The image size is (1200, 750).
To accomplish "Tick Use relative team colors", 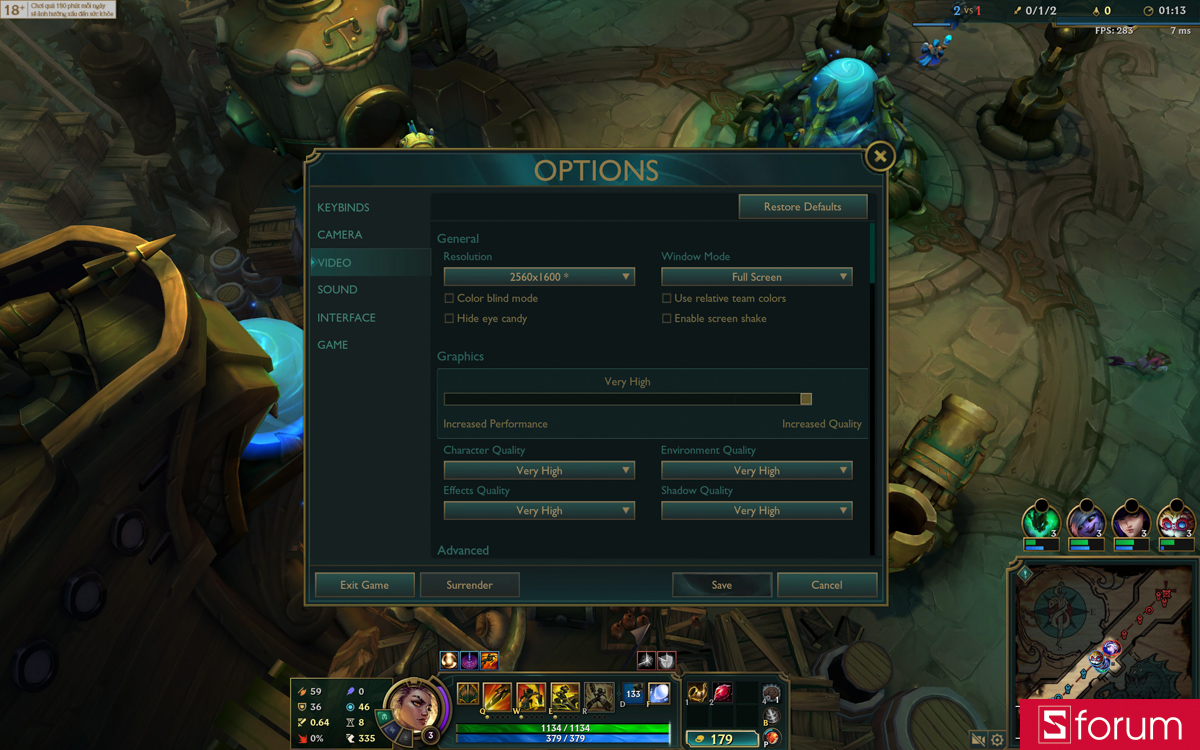I will click(667, 299).
